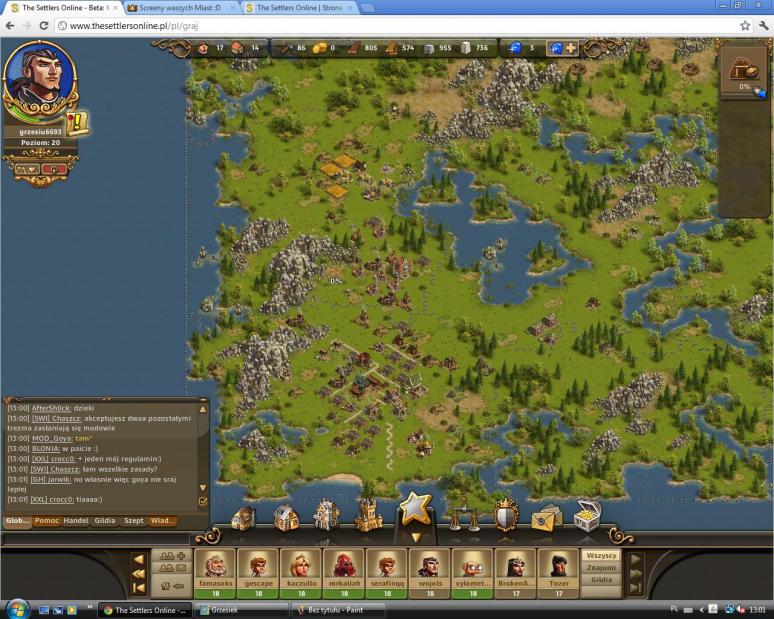This screenshot has width=774, height=619.
Task: Open the treasure chest shop icon
Action: [x=587, y=515]
